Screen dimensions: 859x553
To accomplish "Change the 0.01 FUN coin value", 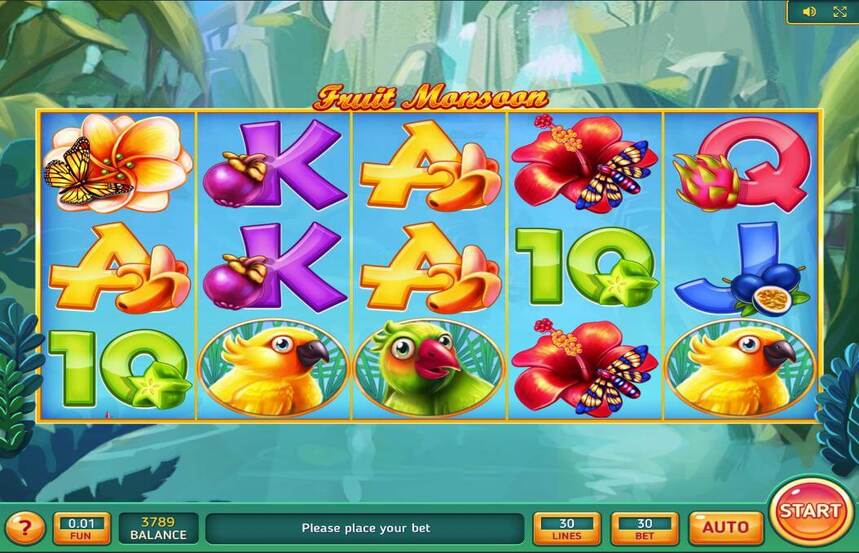I will pyautogui.click(x=82, y=527).
